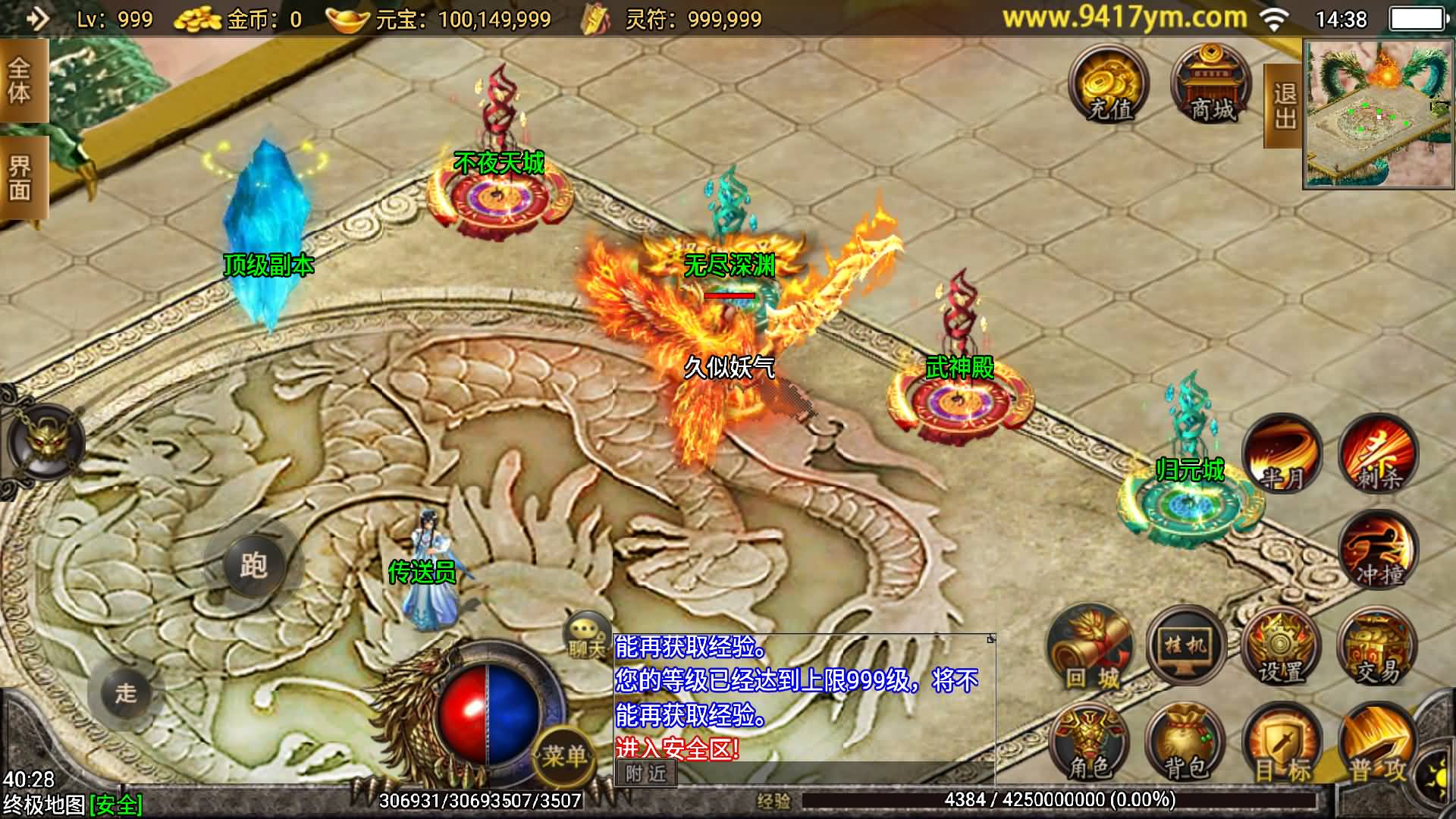This screenshot has height=819, width=1456.
Task: Open the minimap
Action: (x=1379, y=114)
